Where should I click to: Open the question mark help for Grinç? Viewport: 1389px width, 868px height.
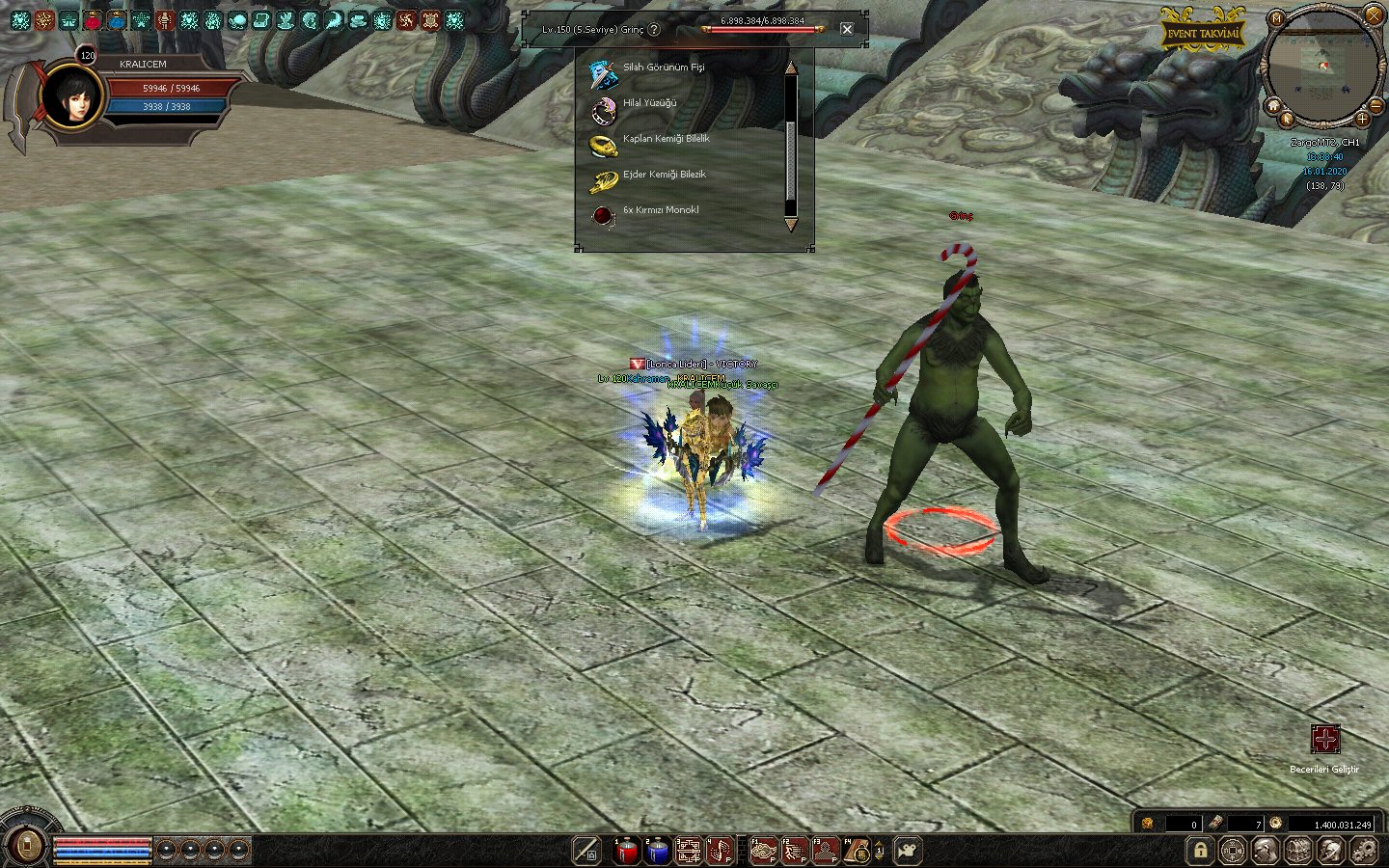point(655,29)
